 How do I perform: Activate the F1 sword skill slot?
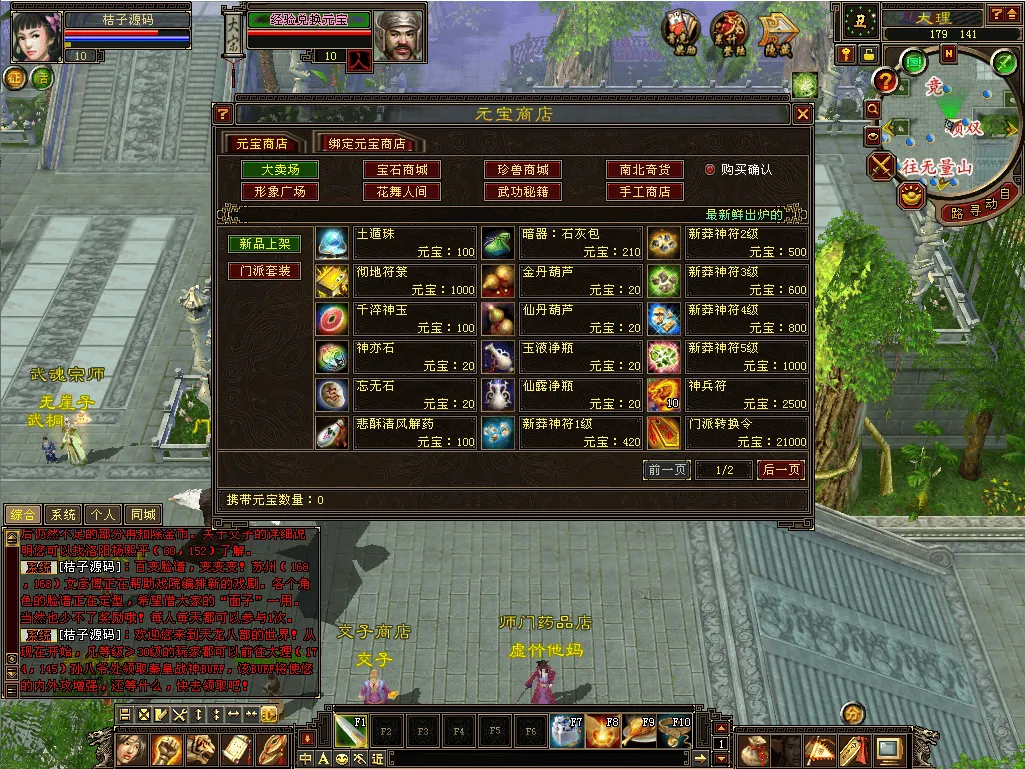[350, 731]
